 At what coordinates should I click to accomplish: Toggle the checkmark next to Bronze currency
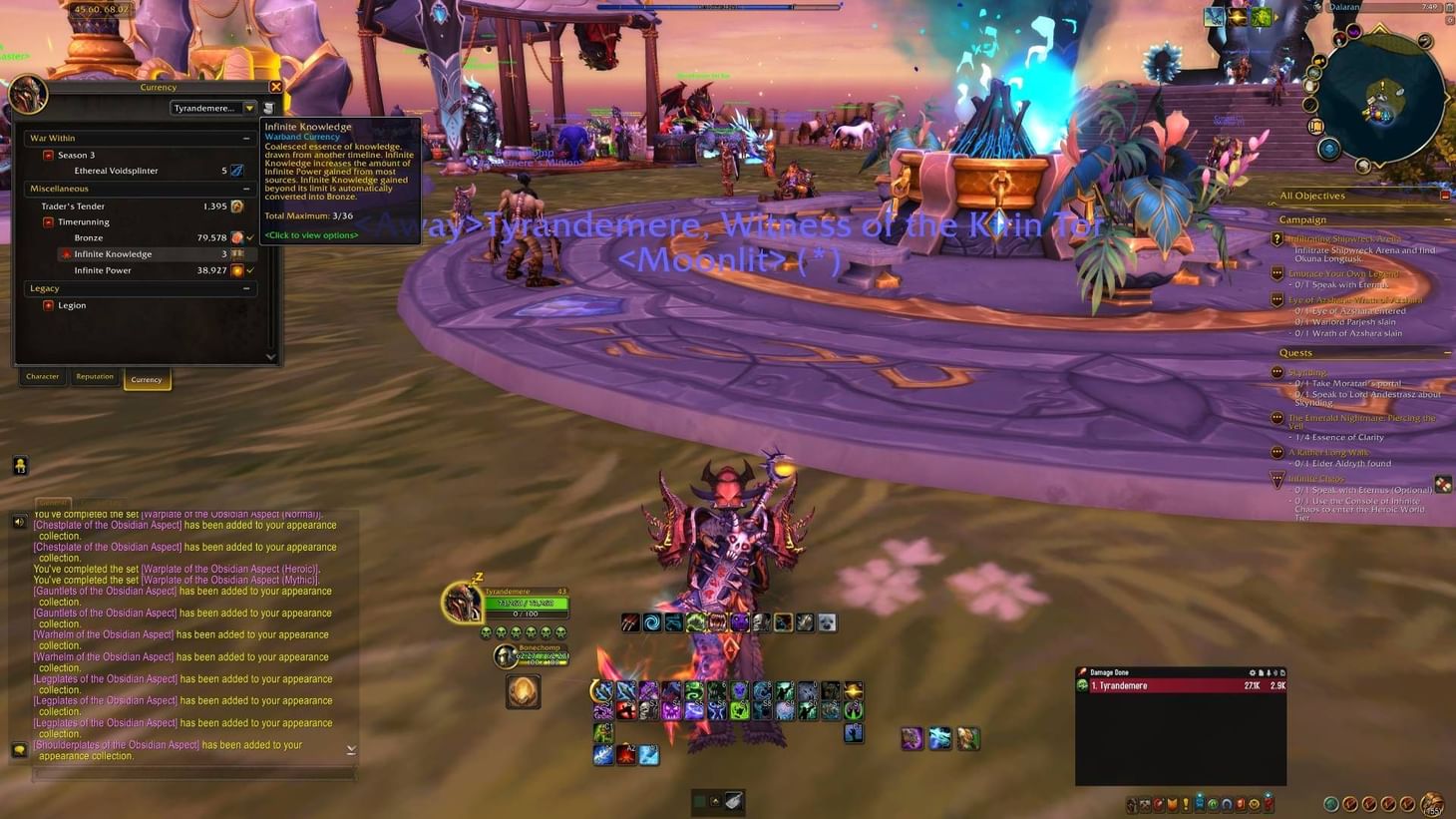tap(249, 237)
